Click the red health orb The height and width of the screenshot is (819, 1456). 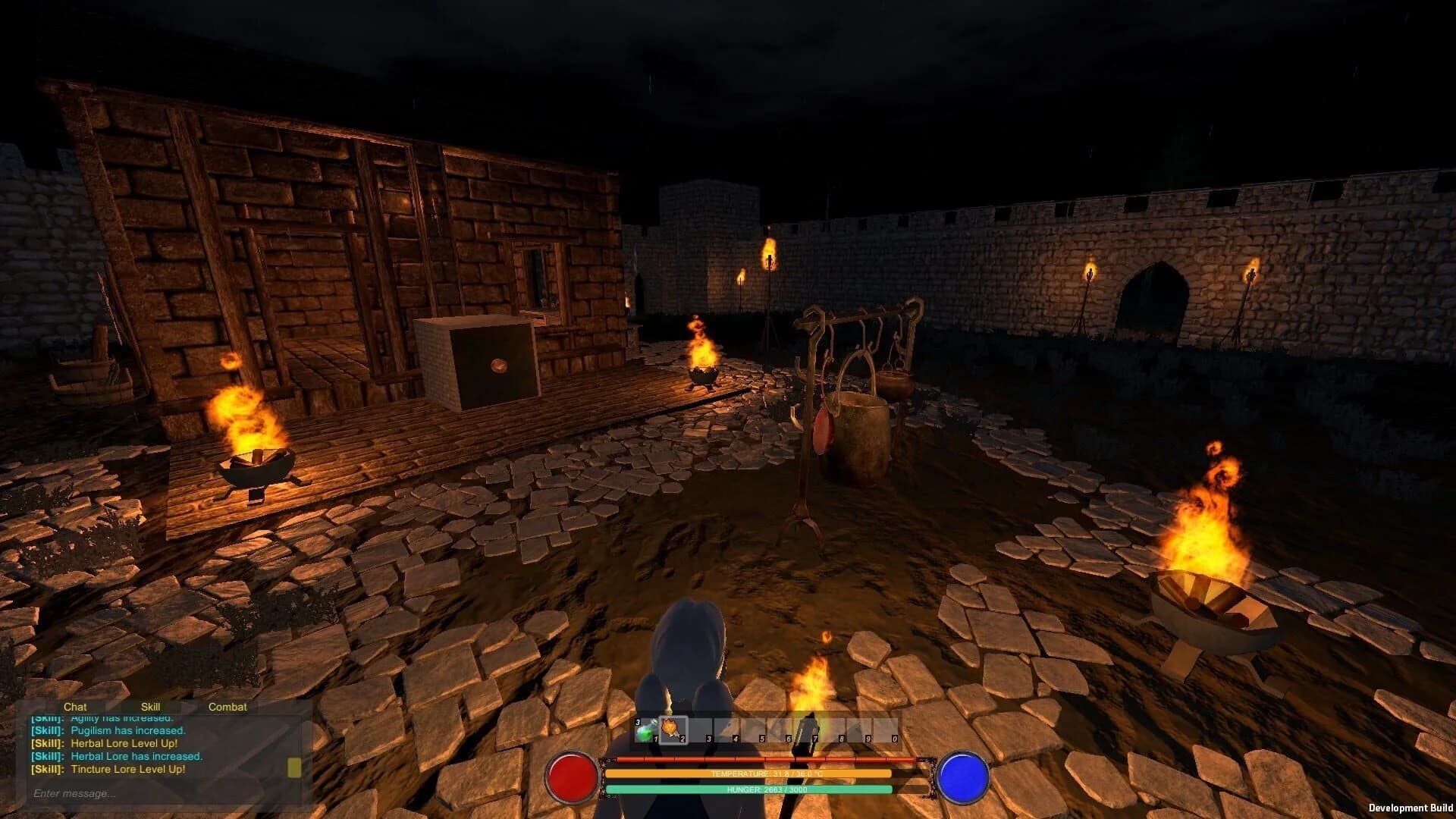coord(573,778)
